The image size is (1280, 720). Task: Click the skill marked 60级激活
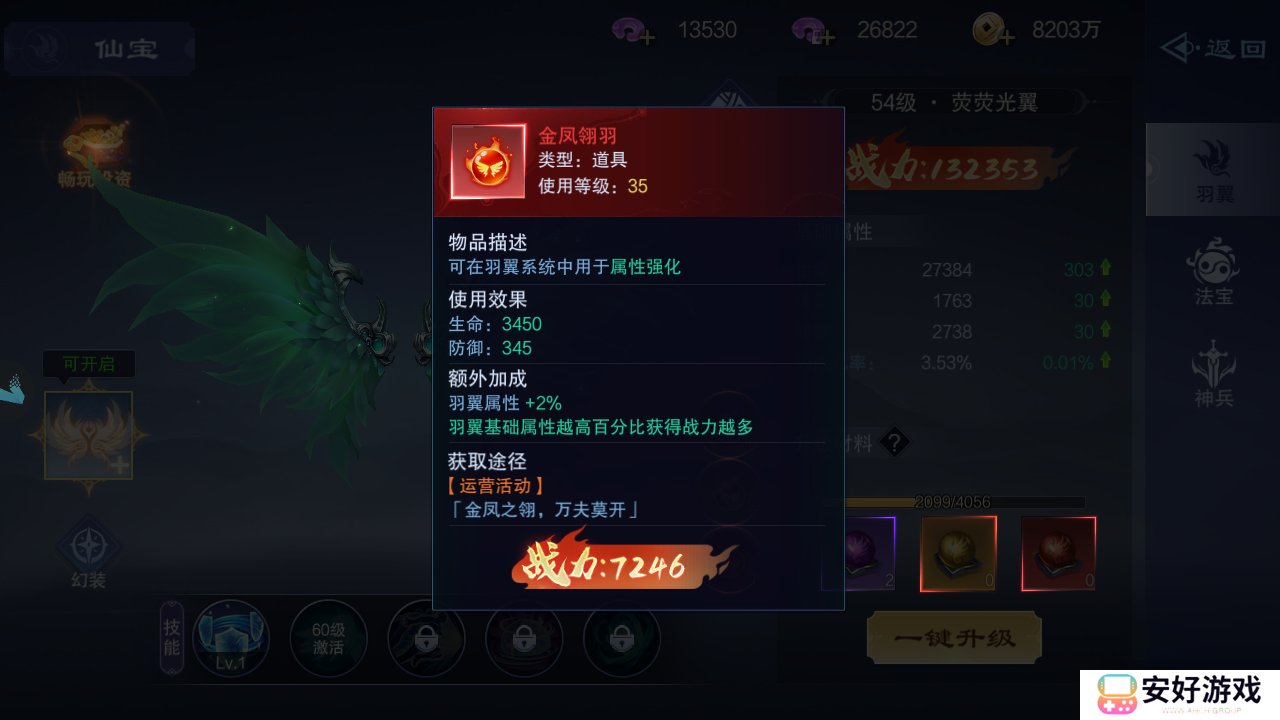click(x=328, y=638)
